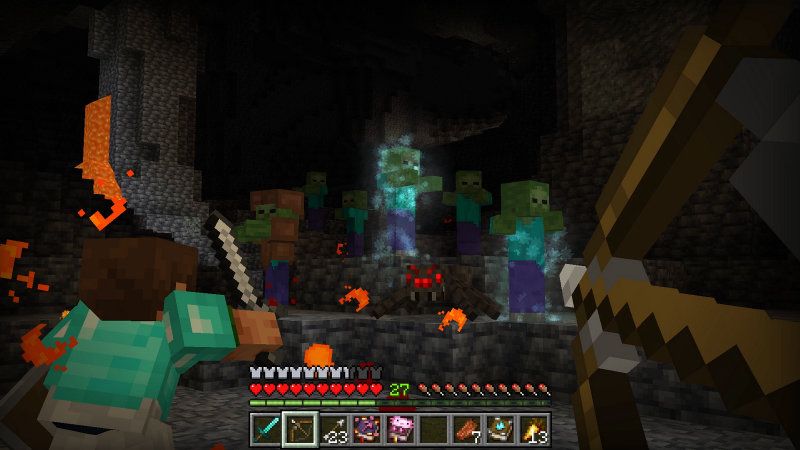The height and width of the screenshot is (450, 800).
Task: Select the purple potion hotbar slot
Action: 367,428
